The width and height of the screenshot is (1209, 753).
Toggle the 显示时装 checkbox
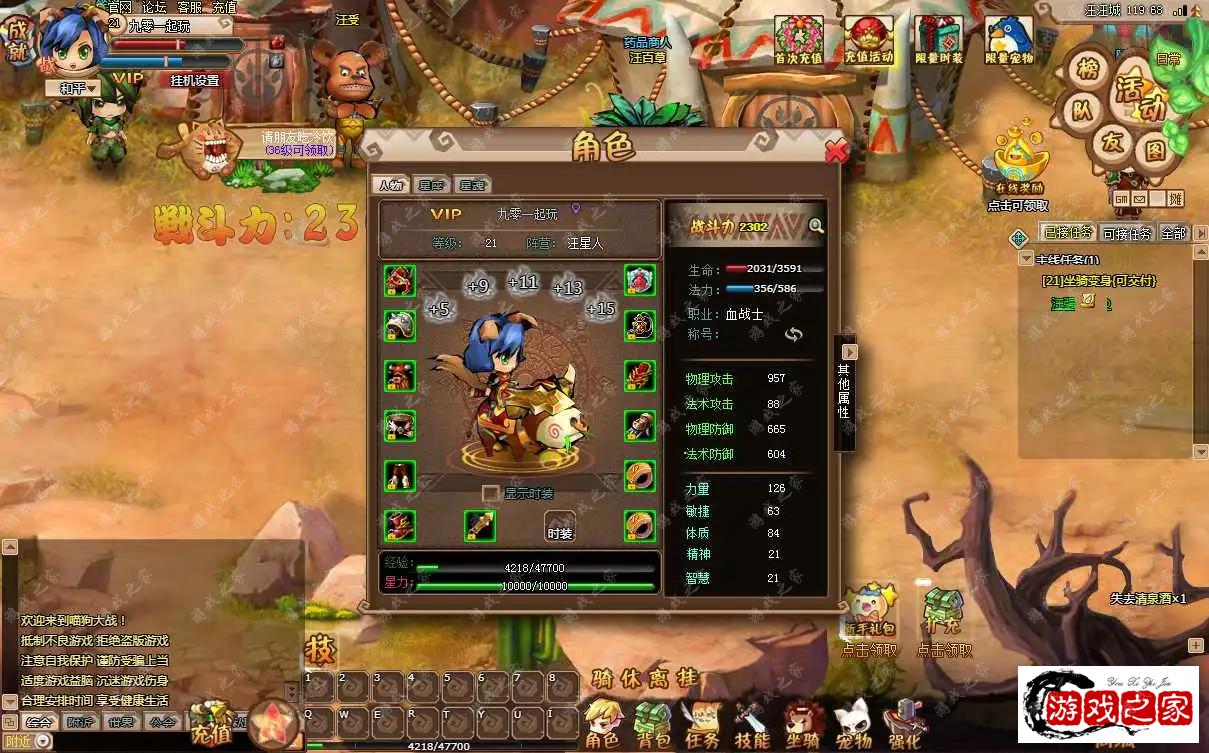click(490, 492)
